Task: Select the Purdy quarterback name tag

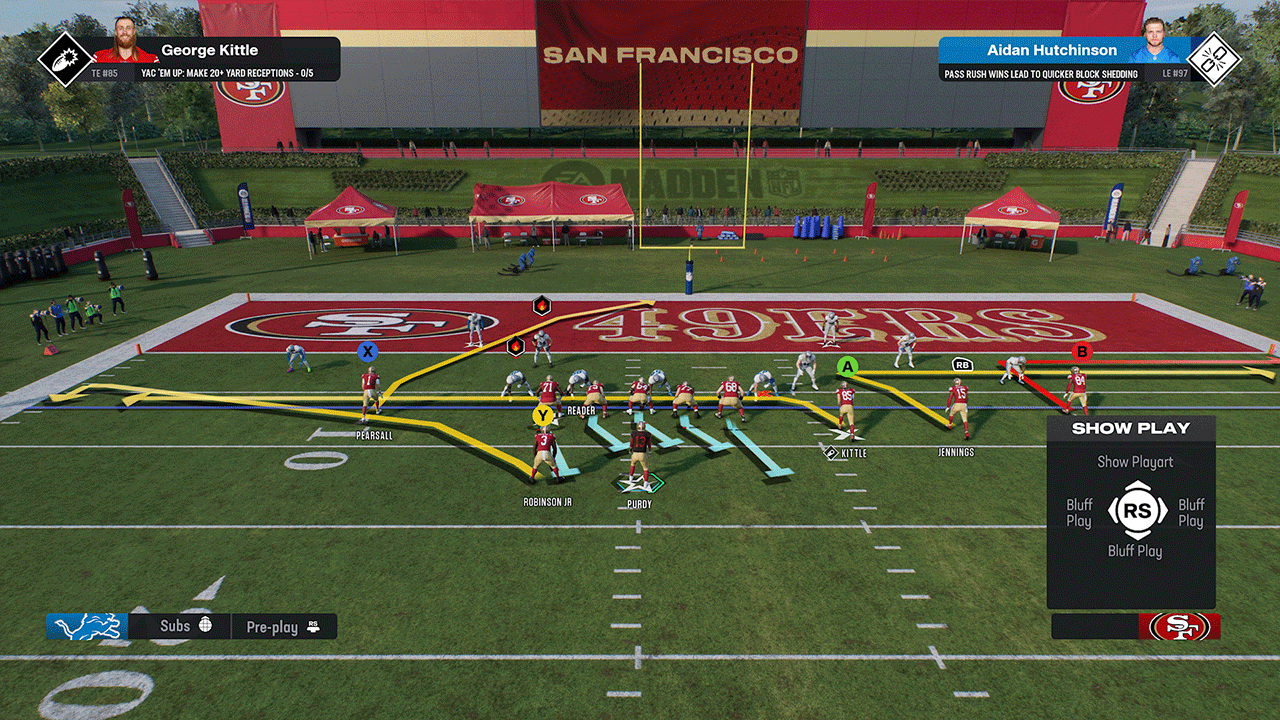Action: [x=638, y=504]
